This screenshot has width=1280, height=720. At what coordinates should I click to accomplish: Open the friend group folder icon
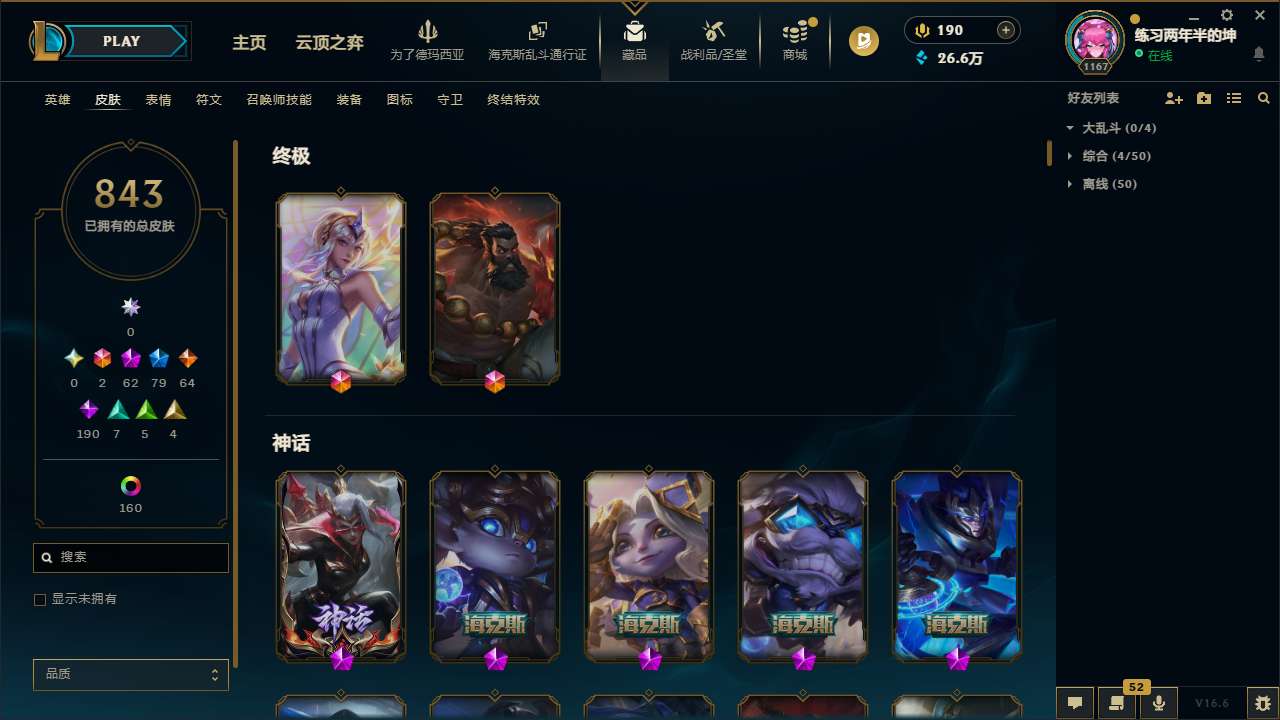pyautogui.click(x=1204, y=98)
